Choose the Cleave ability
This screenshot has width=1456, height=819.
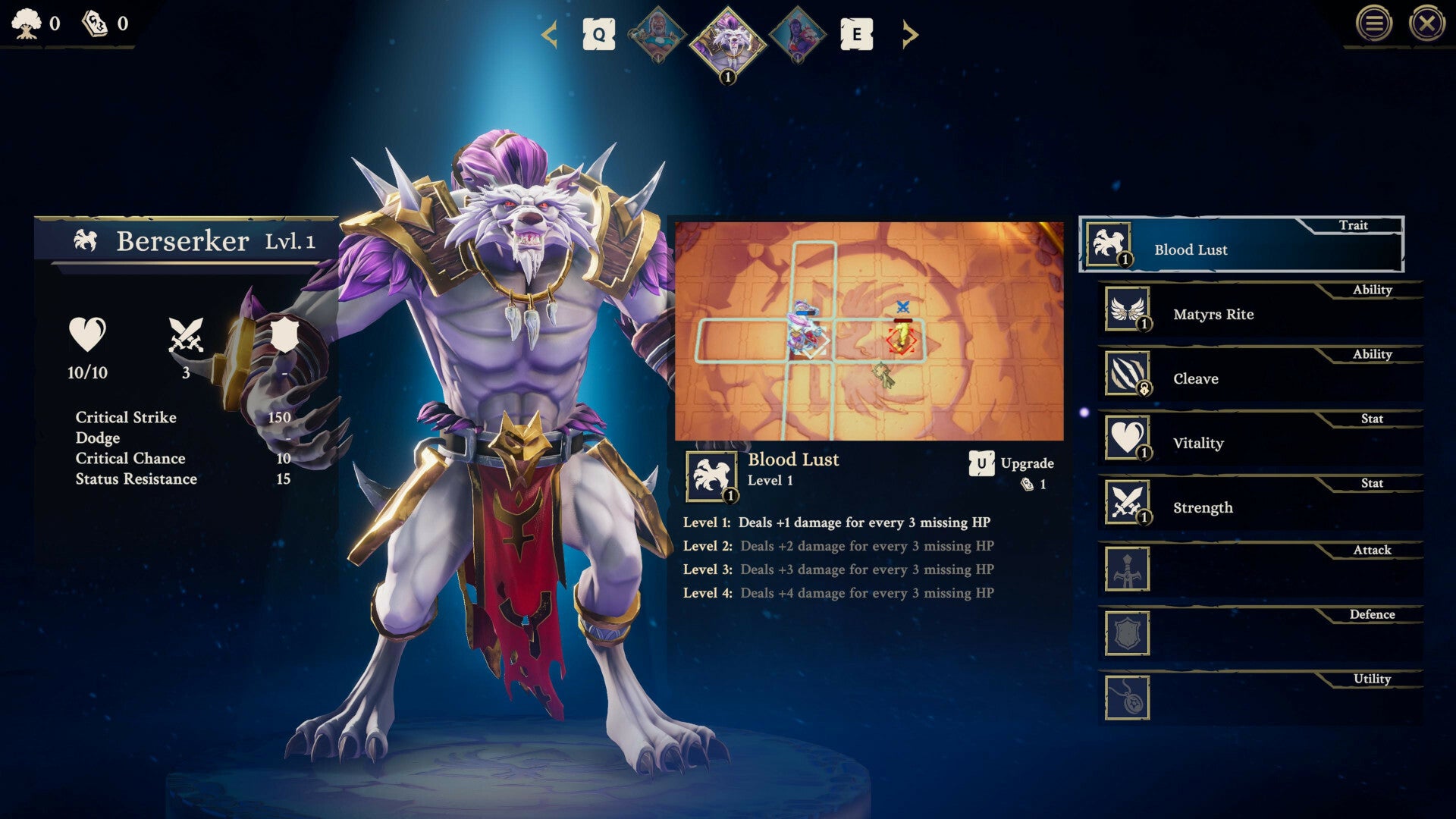pyautogui.click(x=1259, y=375)
